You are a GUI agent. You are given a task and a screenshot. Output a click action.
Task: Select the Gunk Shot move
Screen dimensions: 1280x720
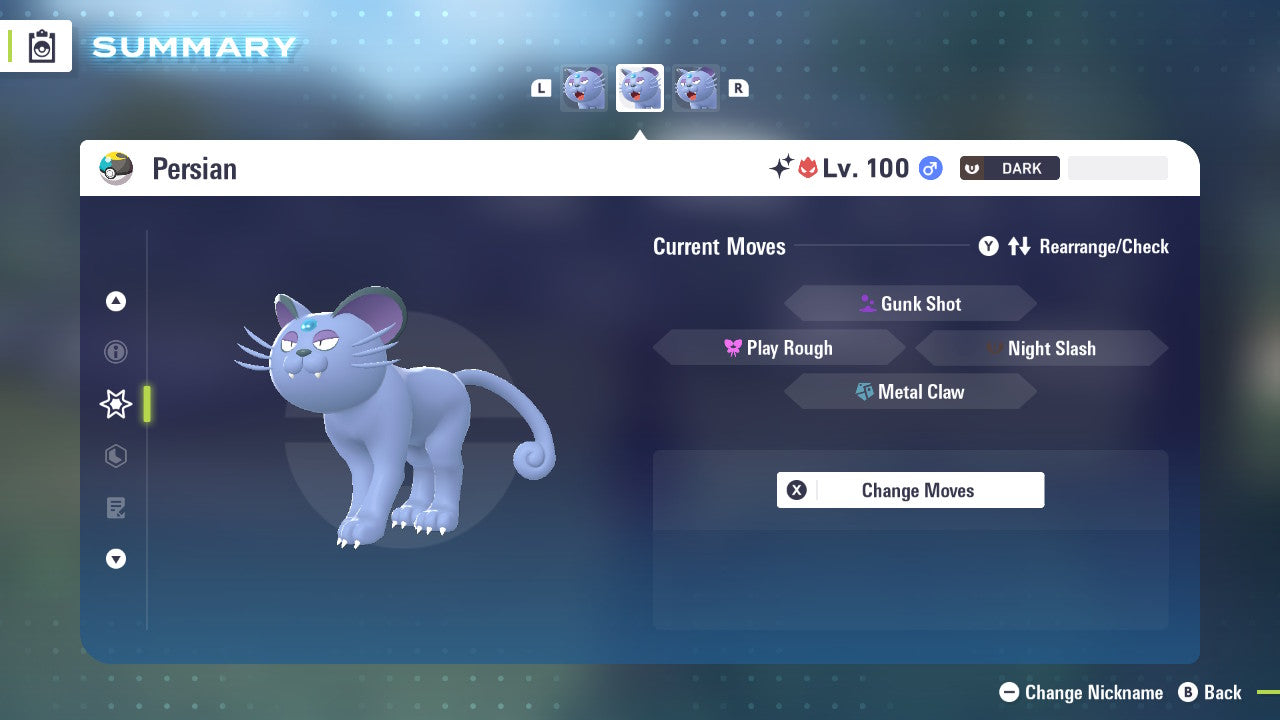tap(910, 303)
